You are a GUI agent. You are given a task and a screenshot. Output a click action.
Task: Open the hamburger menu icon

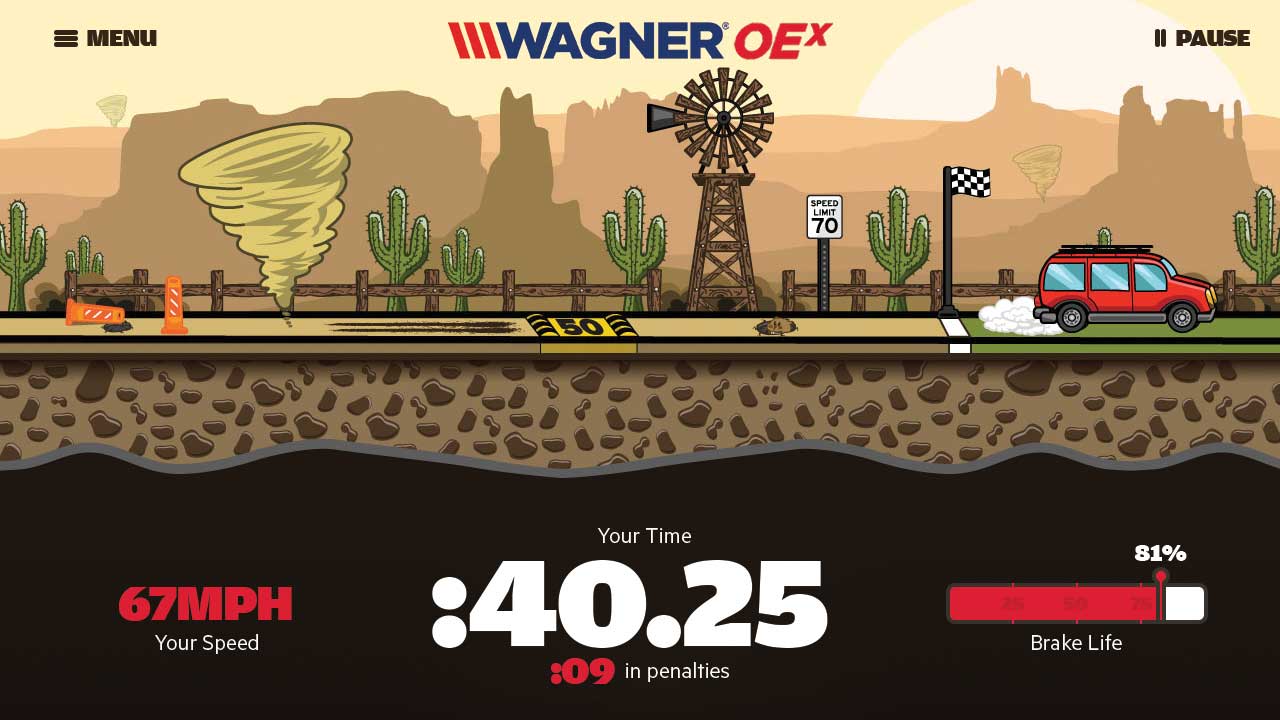(65, 38)
